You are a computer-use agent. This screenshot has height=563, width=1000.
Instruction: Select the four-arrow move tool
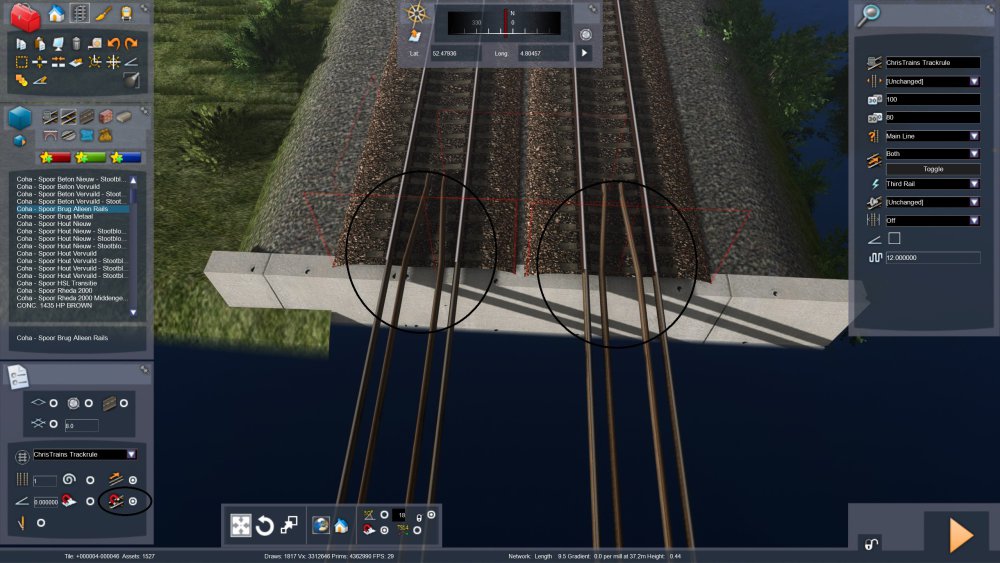coord(241,526)
